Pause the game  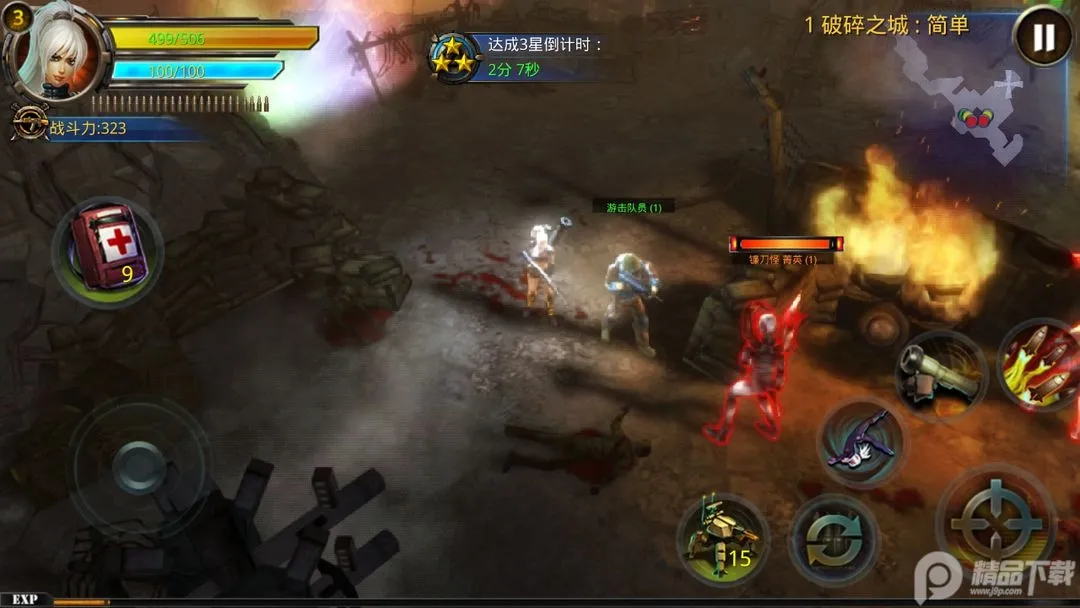pos(1042,38)
